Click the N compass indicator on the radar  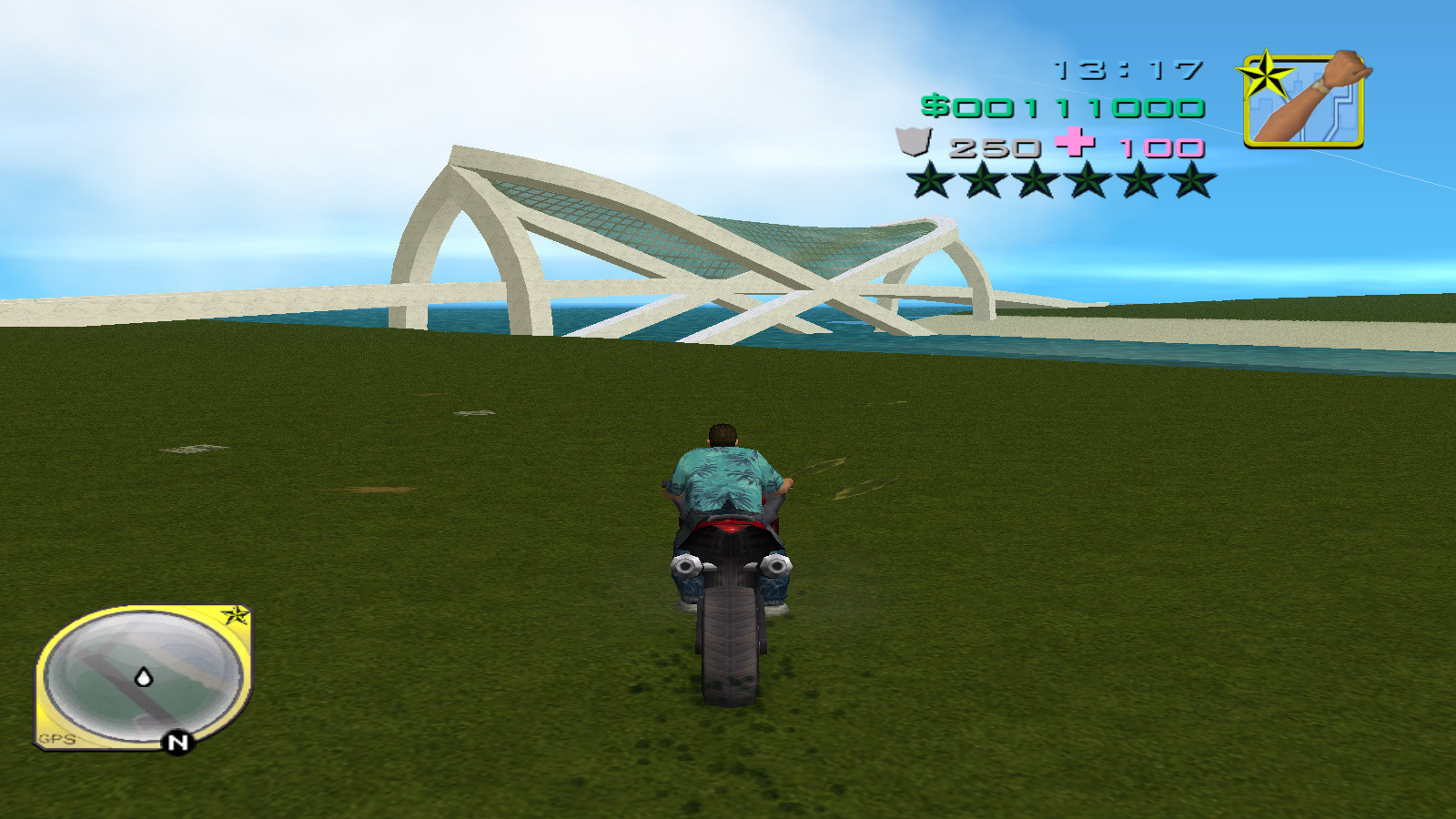(x=176, y=742)
